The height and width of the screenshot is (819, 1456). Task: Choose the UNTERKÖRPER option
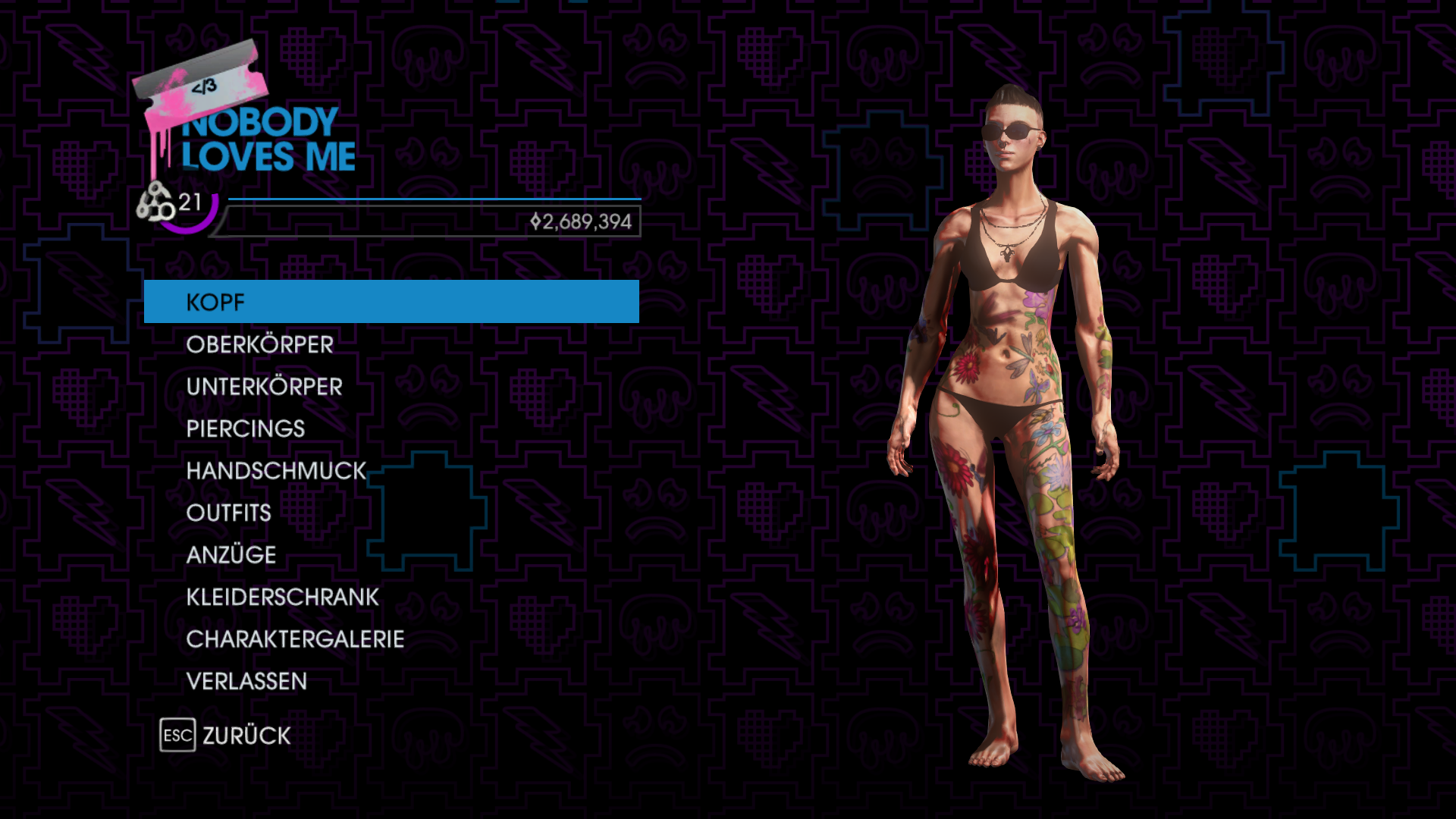(x=264, y=387)
